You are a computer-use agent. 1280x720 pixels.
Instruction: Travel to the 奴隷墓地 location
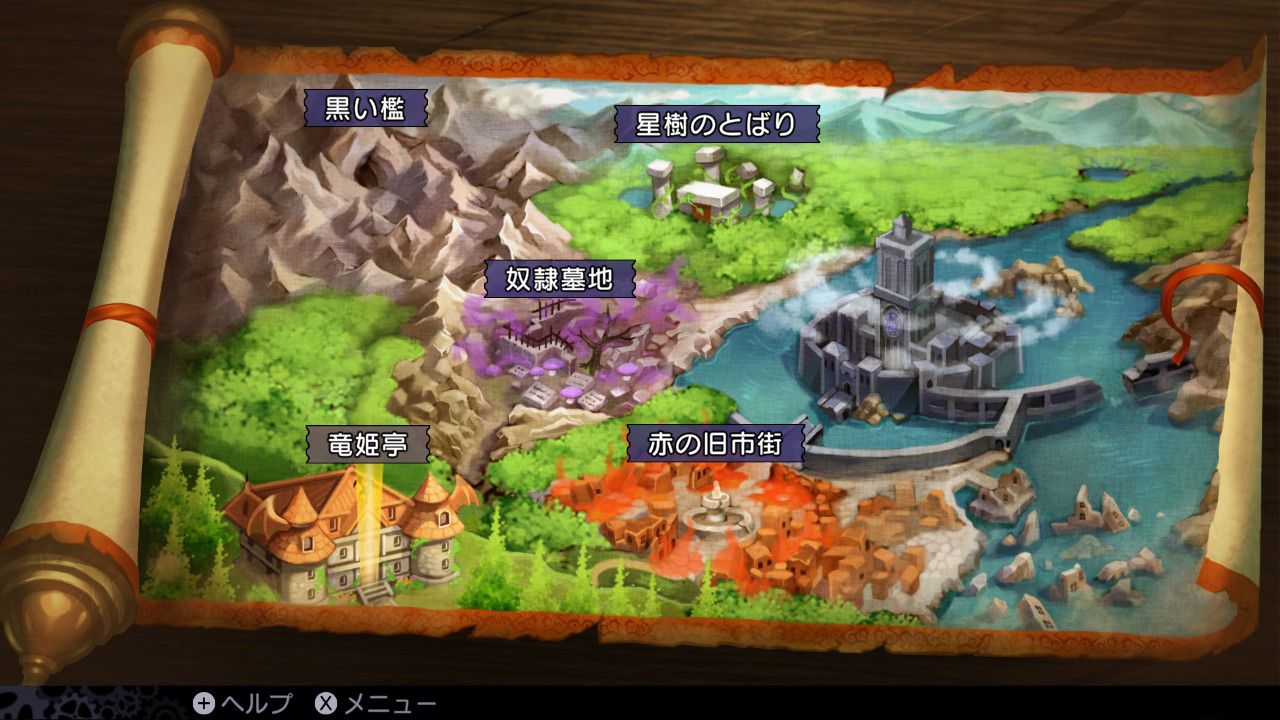click(559, 280)
